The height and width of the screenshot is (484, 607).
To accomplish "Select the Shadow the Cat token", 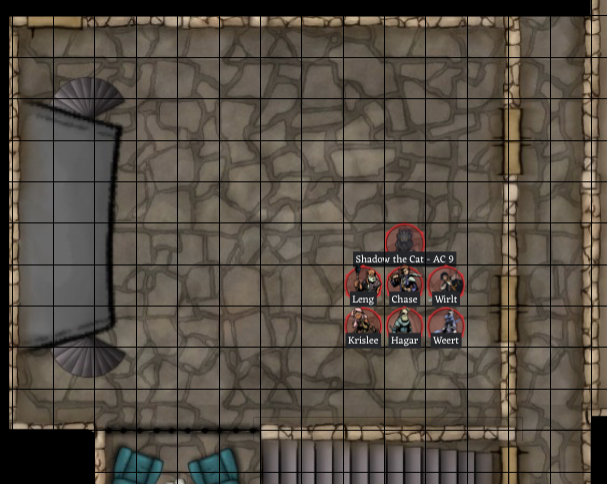I will tap(405, 241).
